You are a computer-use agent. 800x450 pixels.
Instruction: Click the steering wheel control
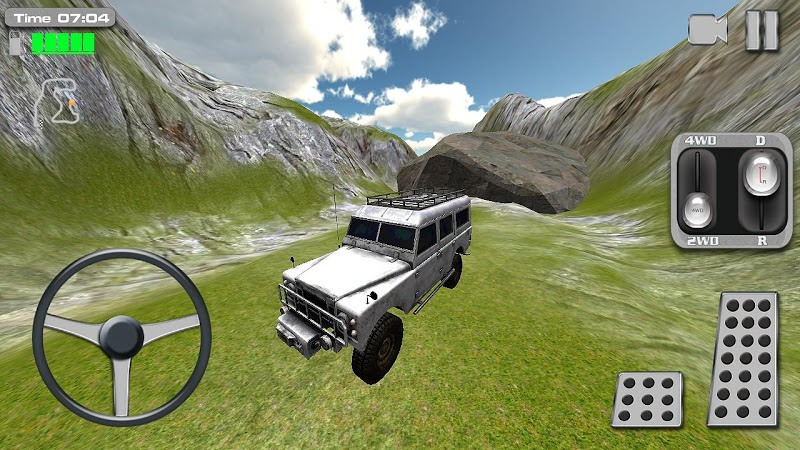point(122,338)
